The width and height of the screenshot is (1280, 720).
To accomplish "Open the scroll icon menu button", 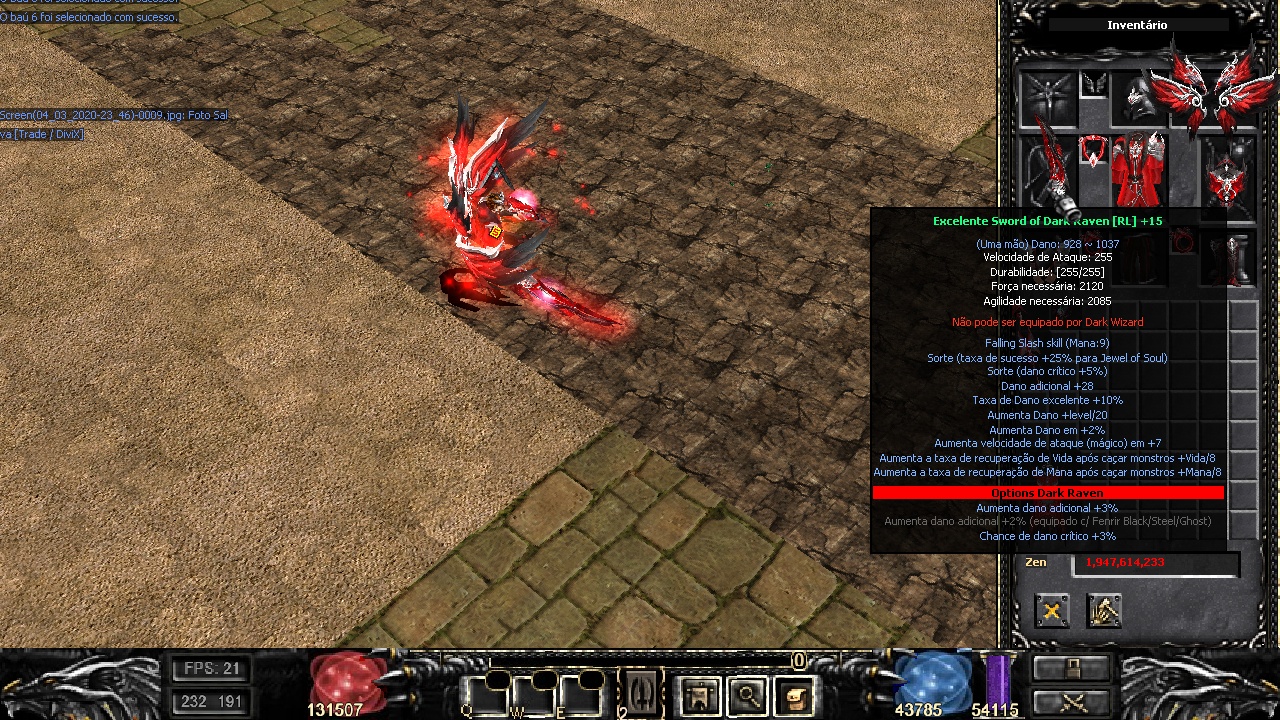I will (794, 695).
